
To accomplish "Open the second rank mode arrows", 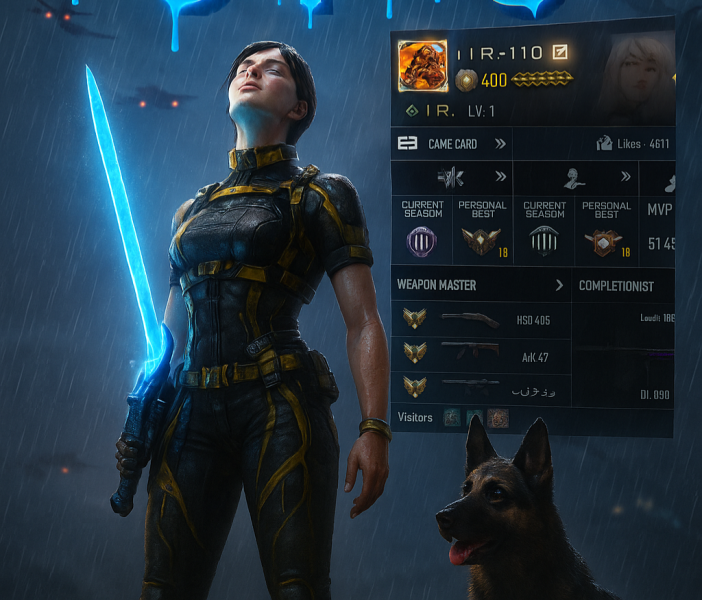I will point(626,177).
